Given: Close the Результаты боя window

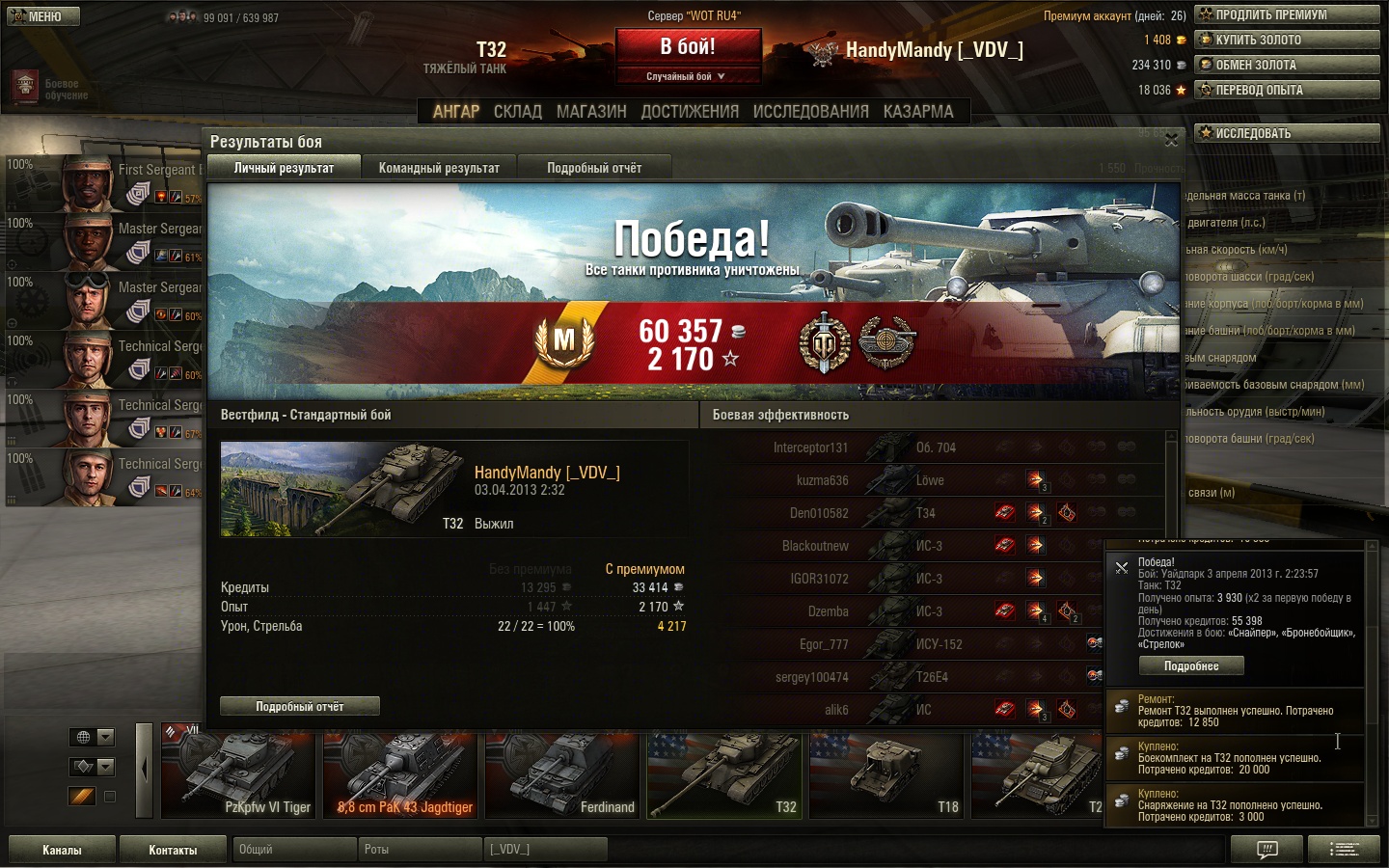Looking at the screenshot, I should tap(1171, 141).
